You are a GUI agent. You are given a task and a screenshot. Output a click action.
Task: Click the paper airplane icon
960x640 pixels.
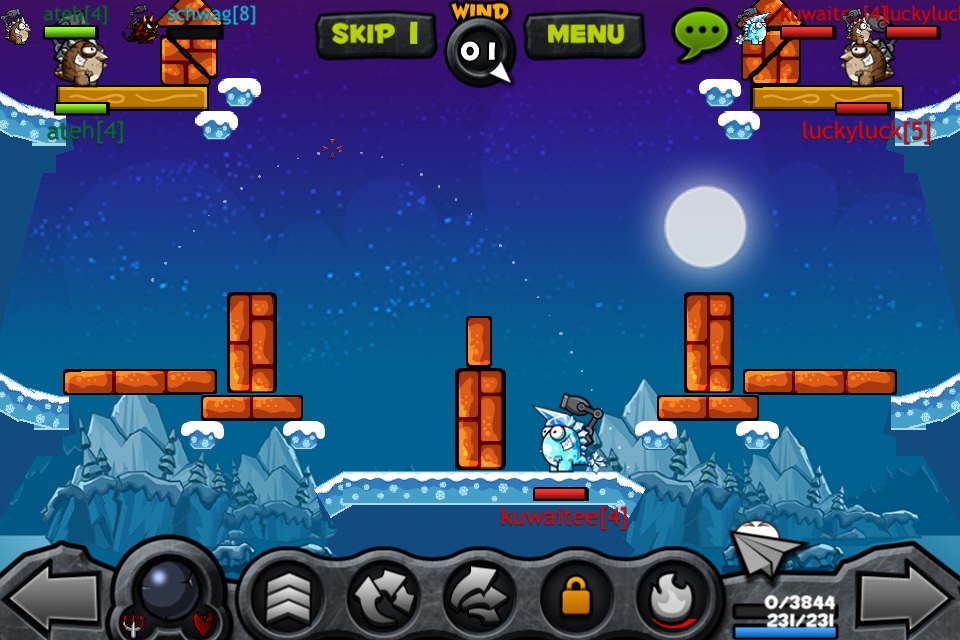[765, 548]
